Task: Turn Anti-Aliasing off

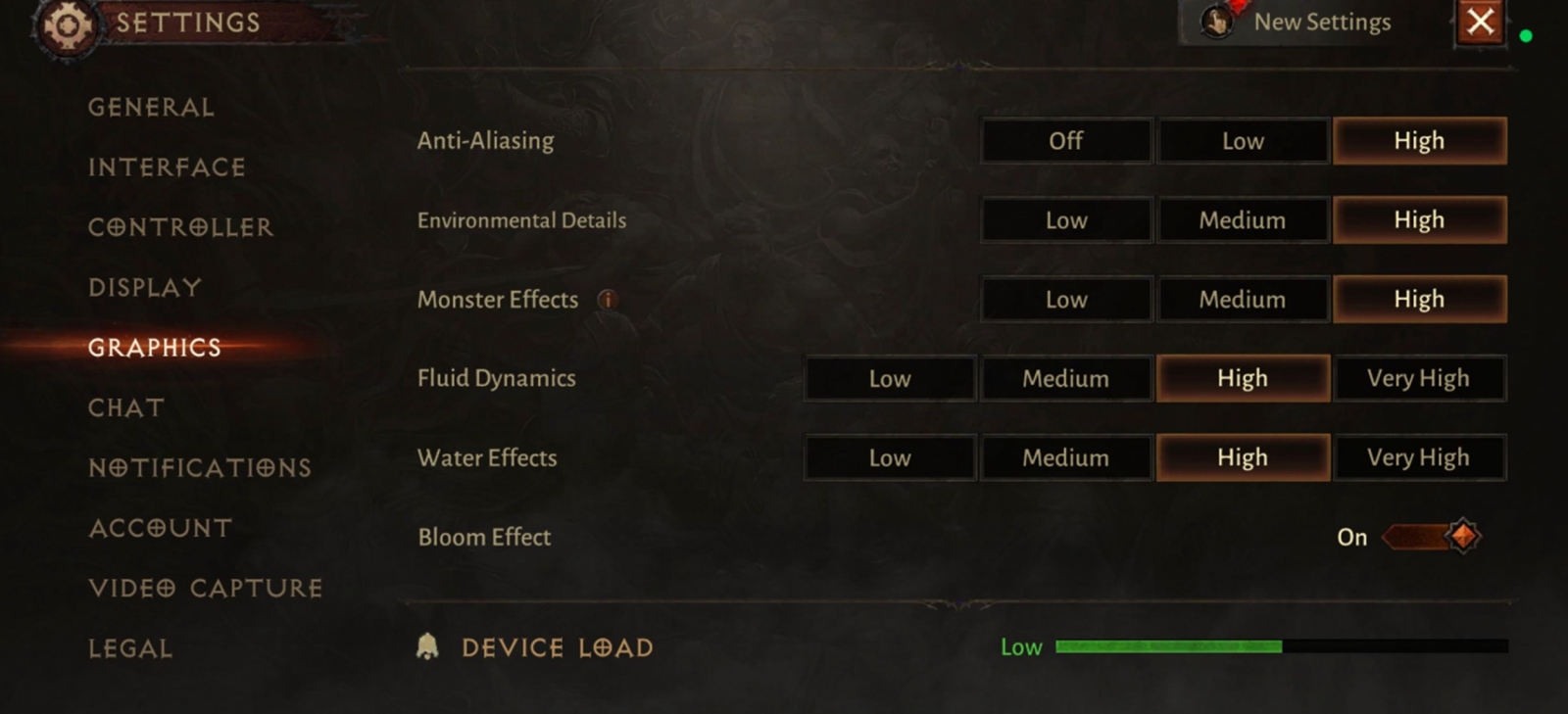Action: click(1066, 141)
